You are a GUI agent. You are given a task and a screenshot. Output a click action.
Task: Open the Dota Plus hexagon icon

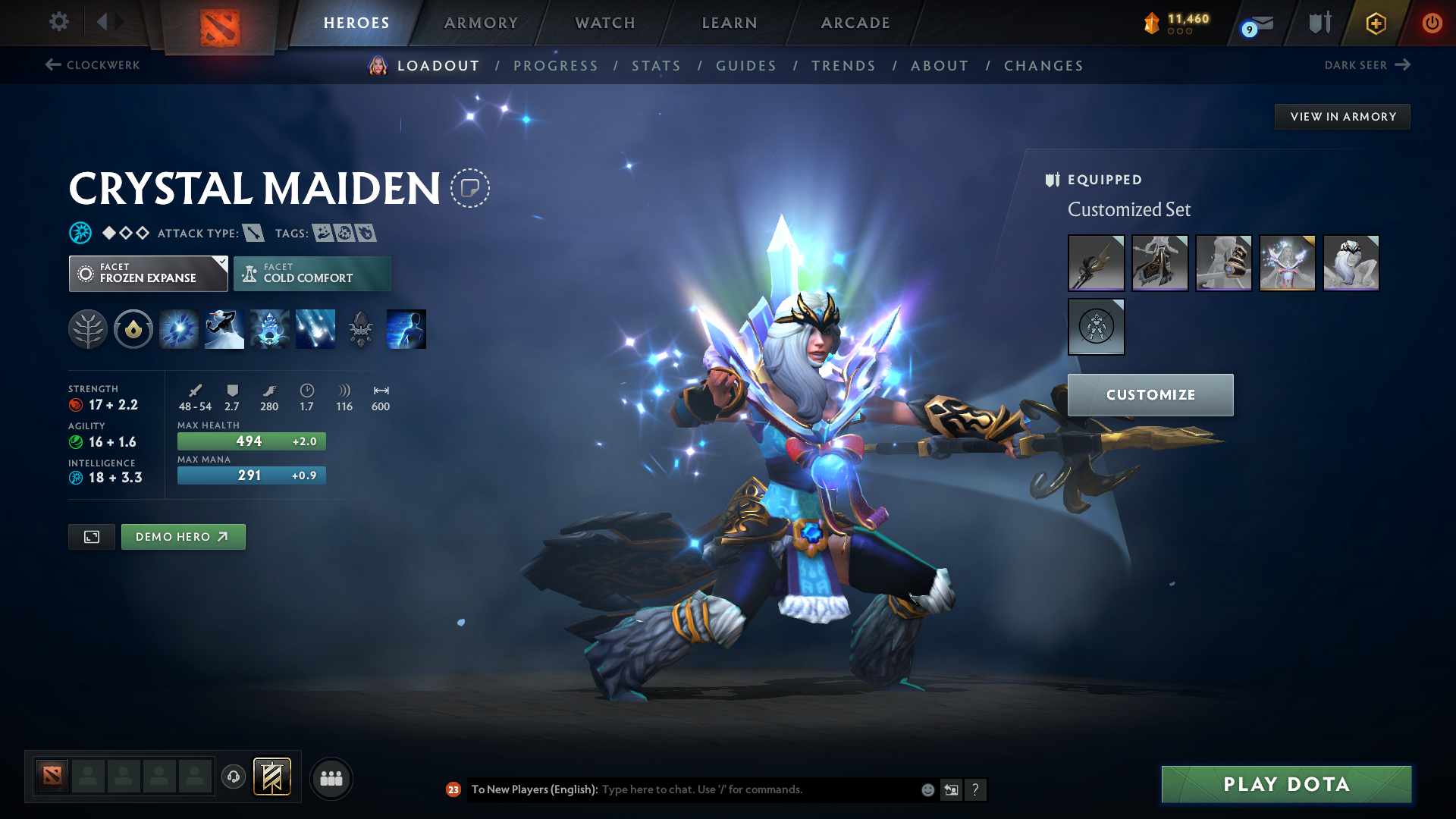pos(1375,23)
